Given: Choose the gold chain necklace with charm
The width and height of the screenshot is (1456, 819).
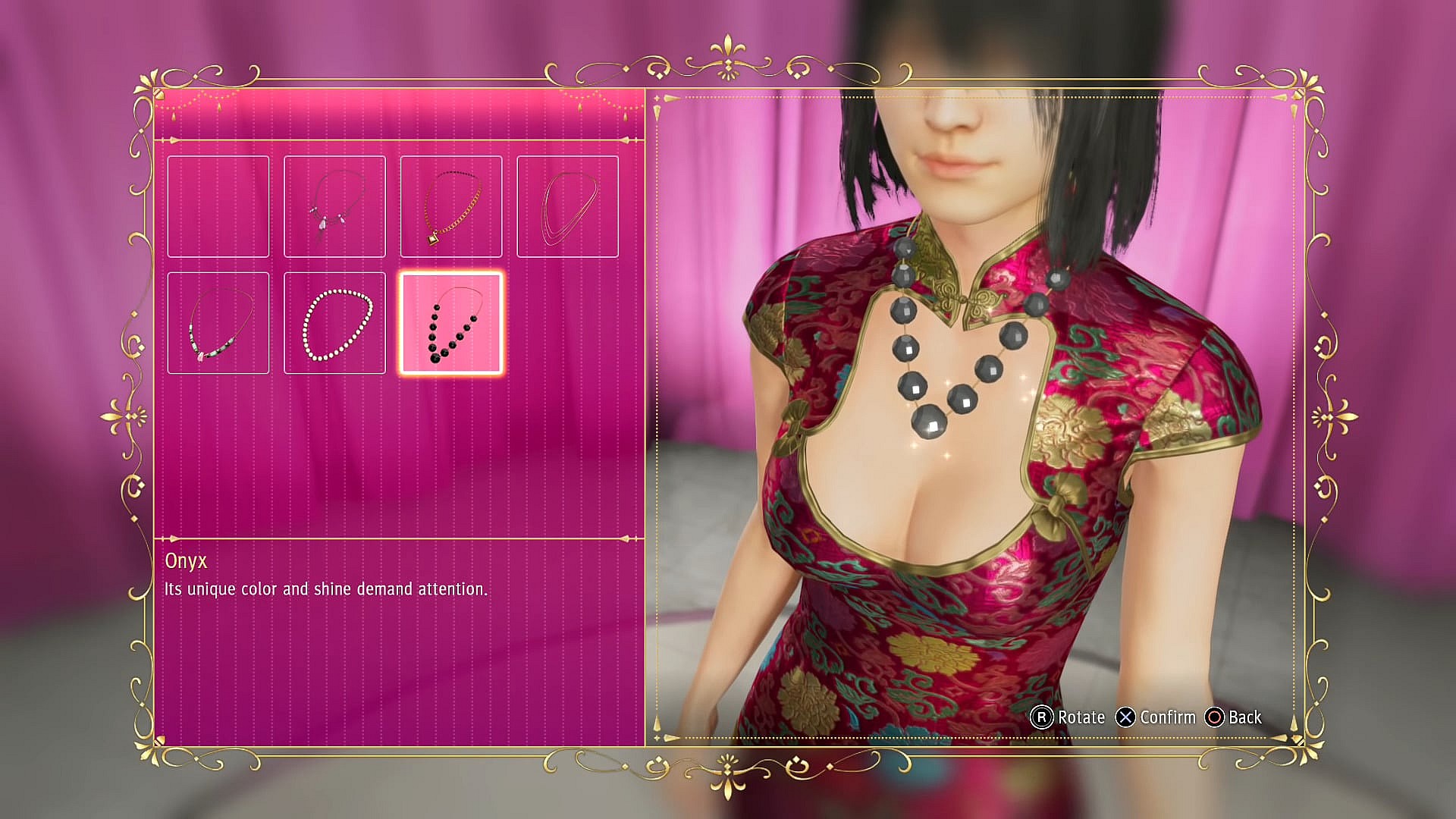Looking at the screenshot, I should coord(451,206).
